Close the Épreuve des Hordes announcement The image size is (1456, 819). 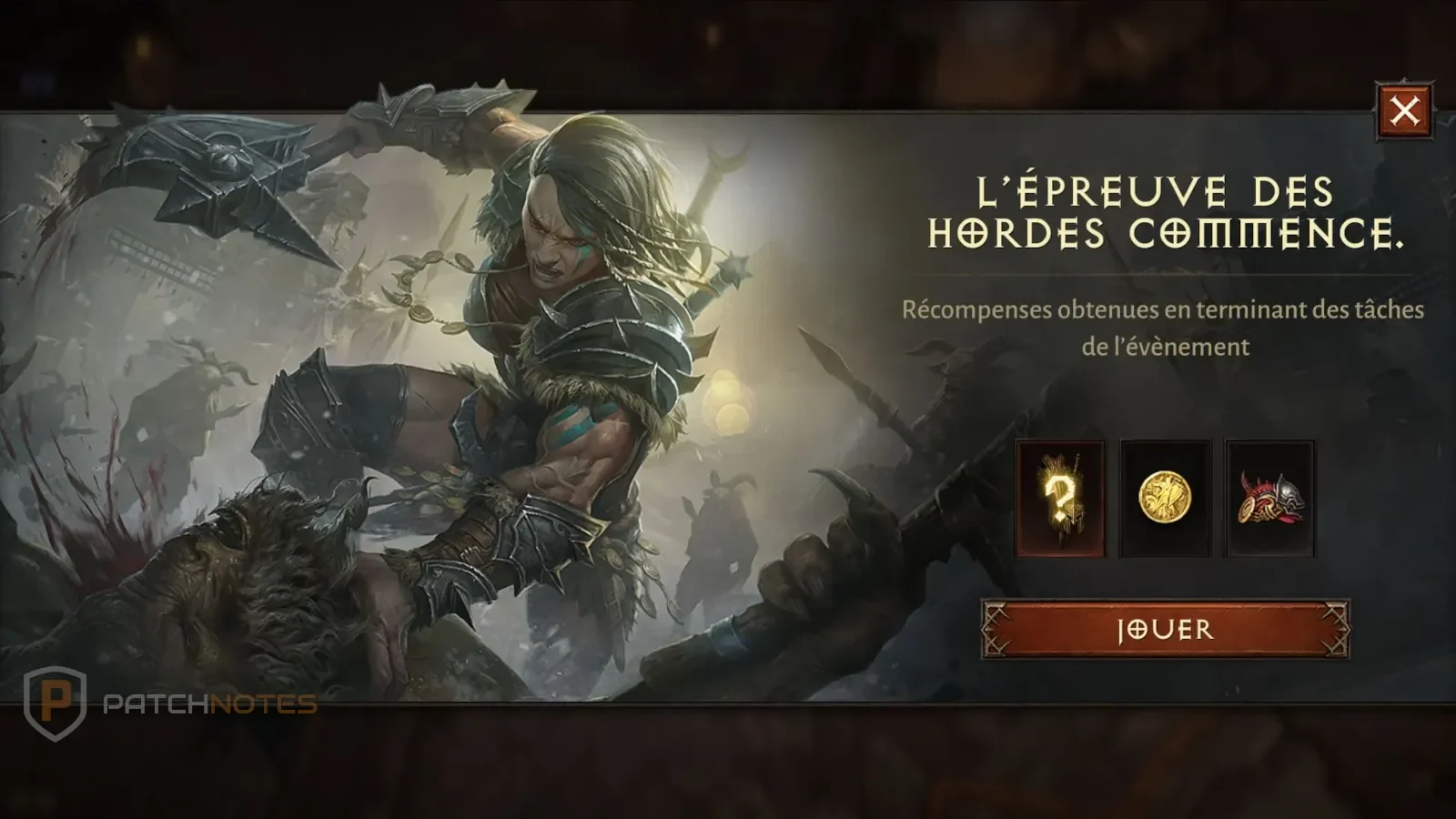(x=1403, y=110)
